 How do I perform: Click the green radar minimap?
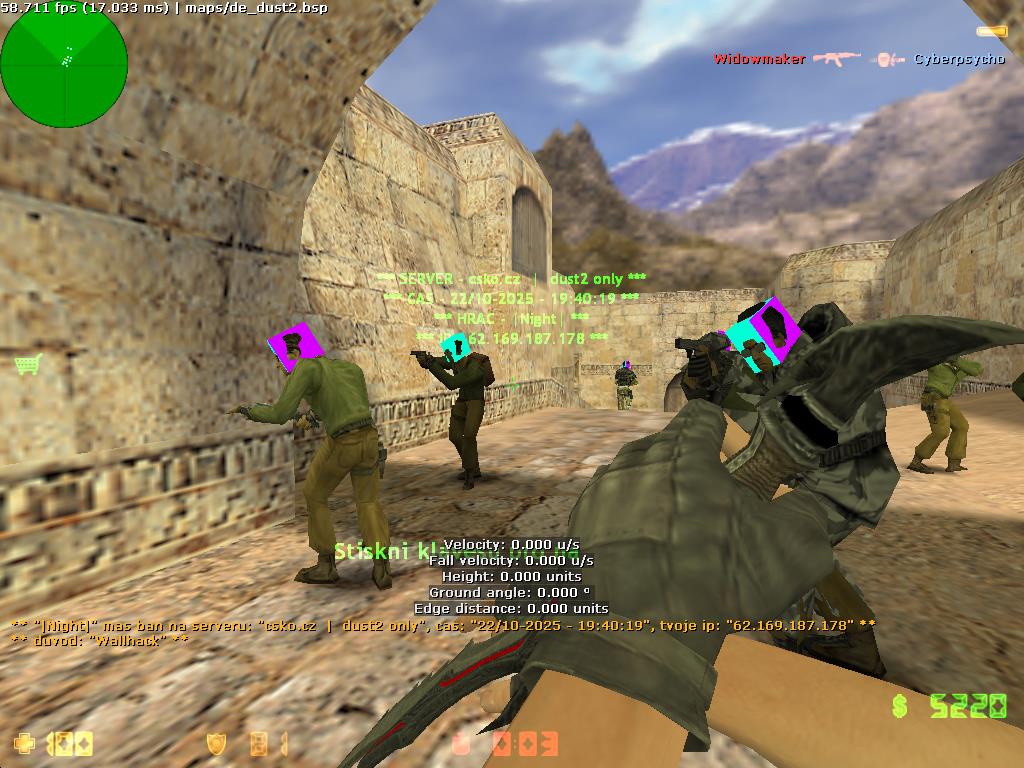click(64, 66)
